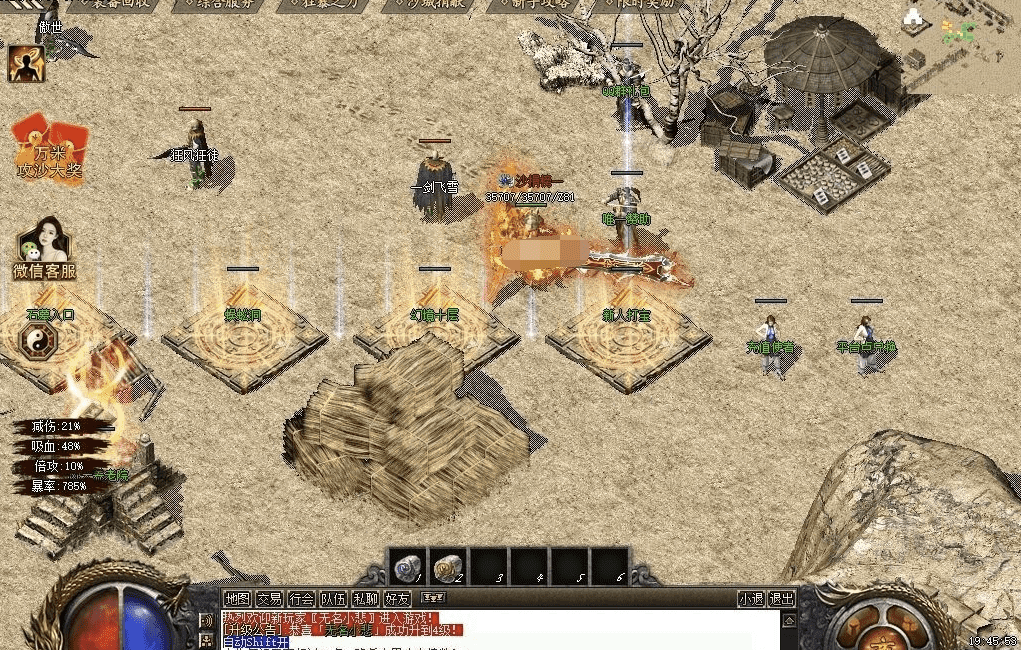Open the 好友 friends list
The height and width of the screenshot is (650, 1022).
pos(397,599)
